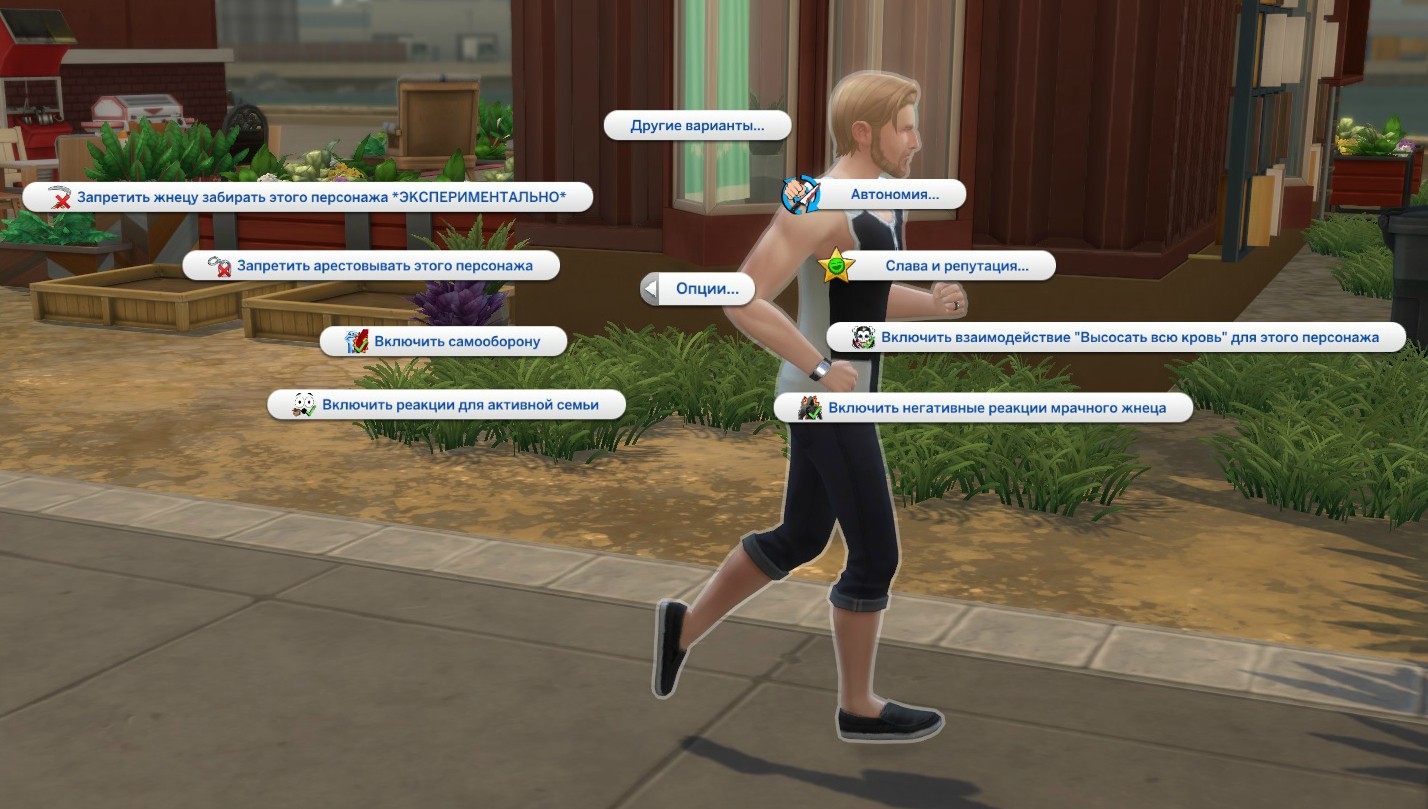Activate "Включить самооборону" option
The image size is (1428, 809).
(456, 342)
